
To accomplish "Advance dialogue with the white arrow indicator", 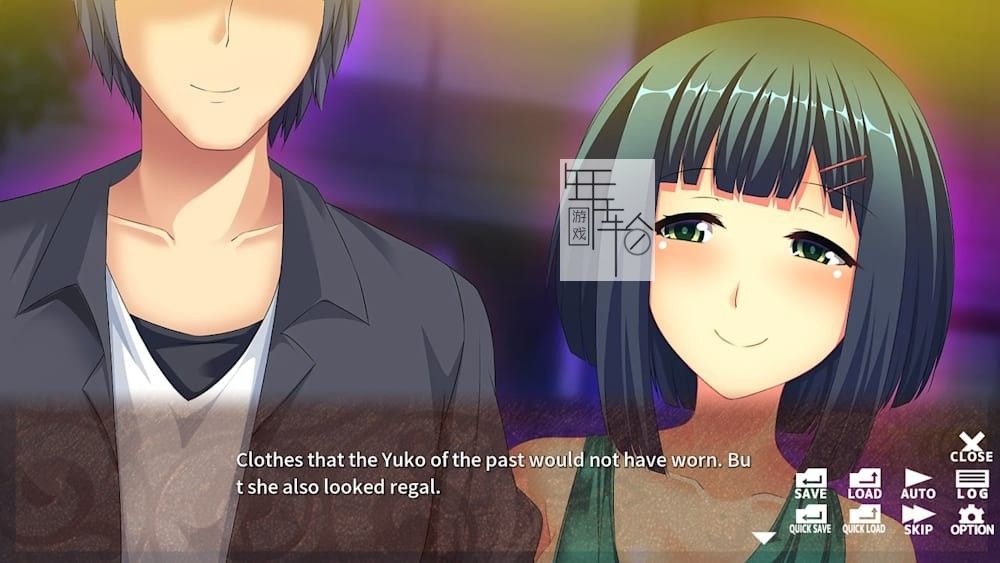I will [764, 538].
